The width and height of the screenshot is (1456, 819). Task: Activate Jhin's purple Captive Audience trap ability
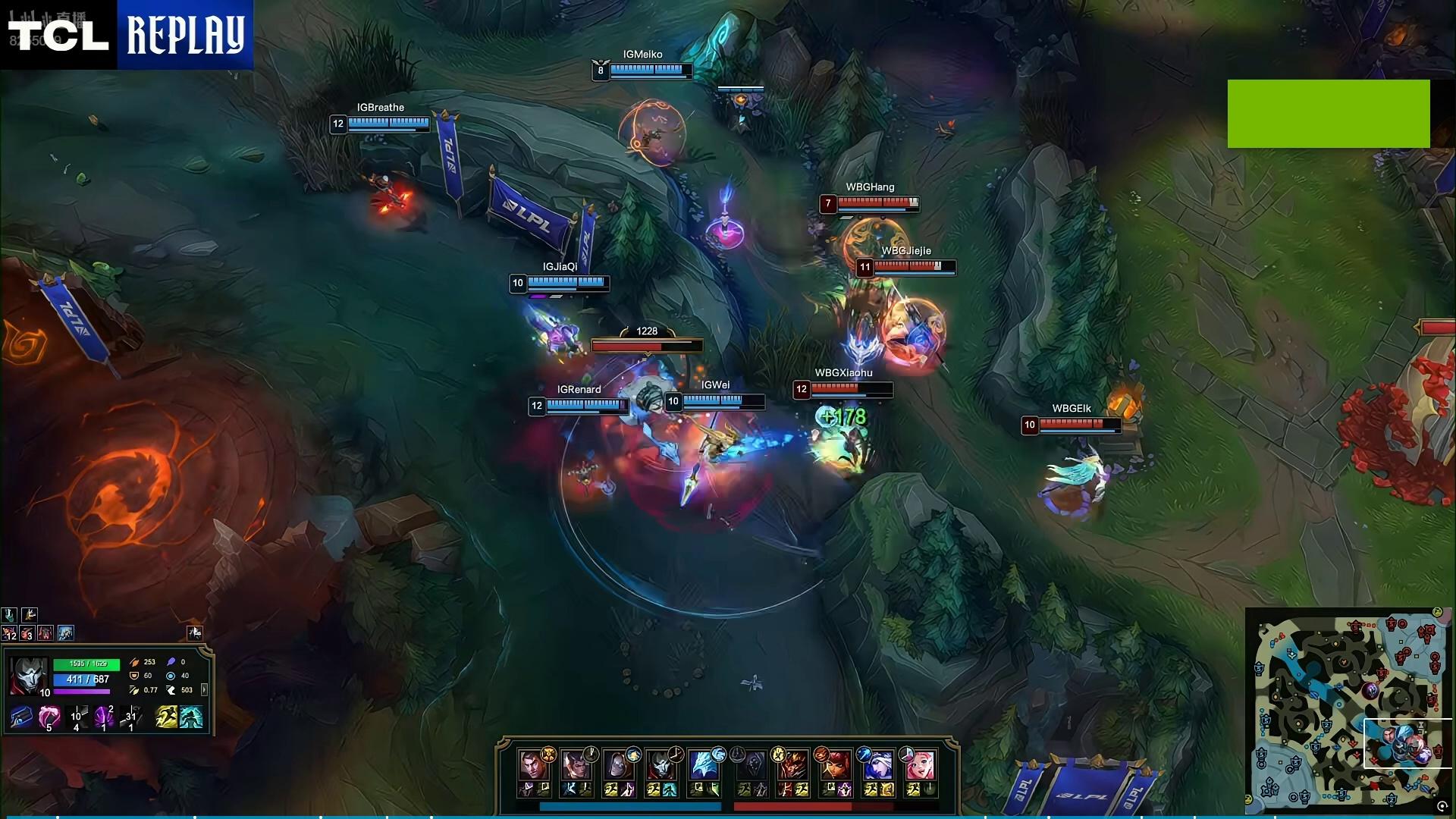[x=104, y=716]
